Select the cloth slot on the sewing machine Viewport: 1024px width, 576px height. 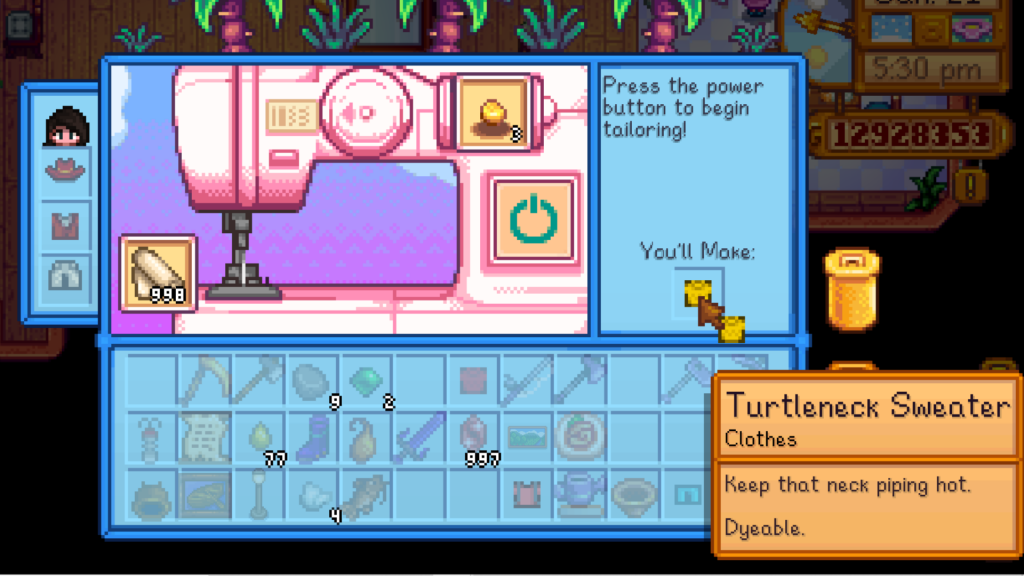point(158,271)
